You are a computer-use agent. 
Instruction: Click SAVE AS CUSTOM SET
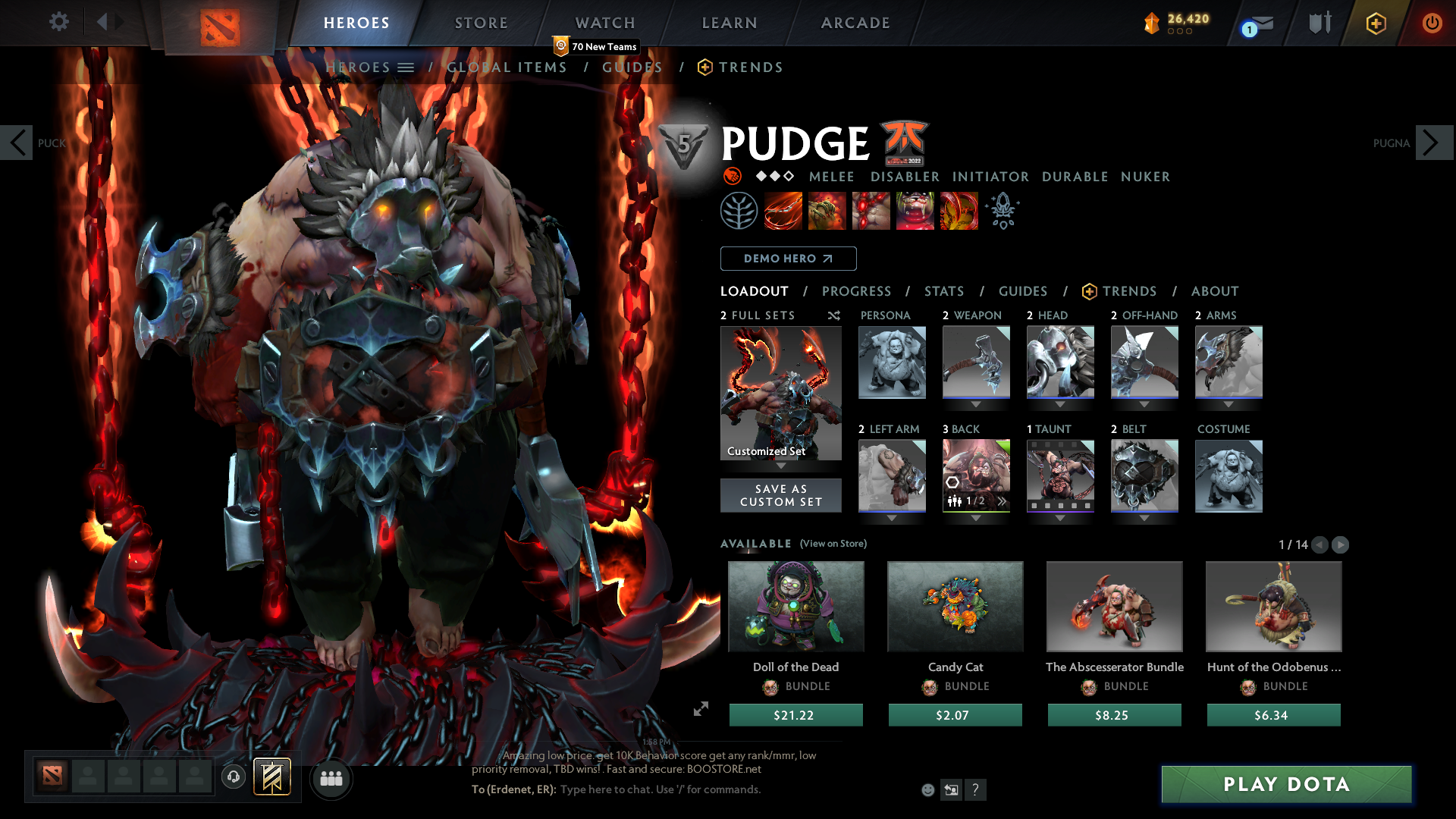point(780,495)
